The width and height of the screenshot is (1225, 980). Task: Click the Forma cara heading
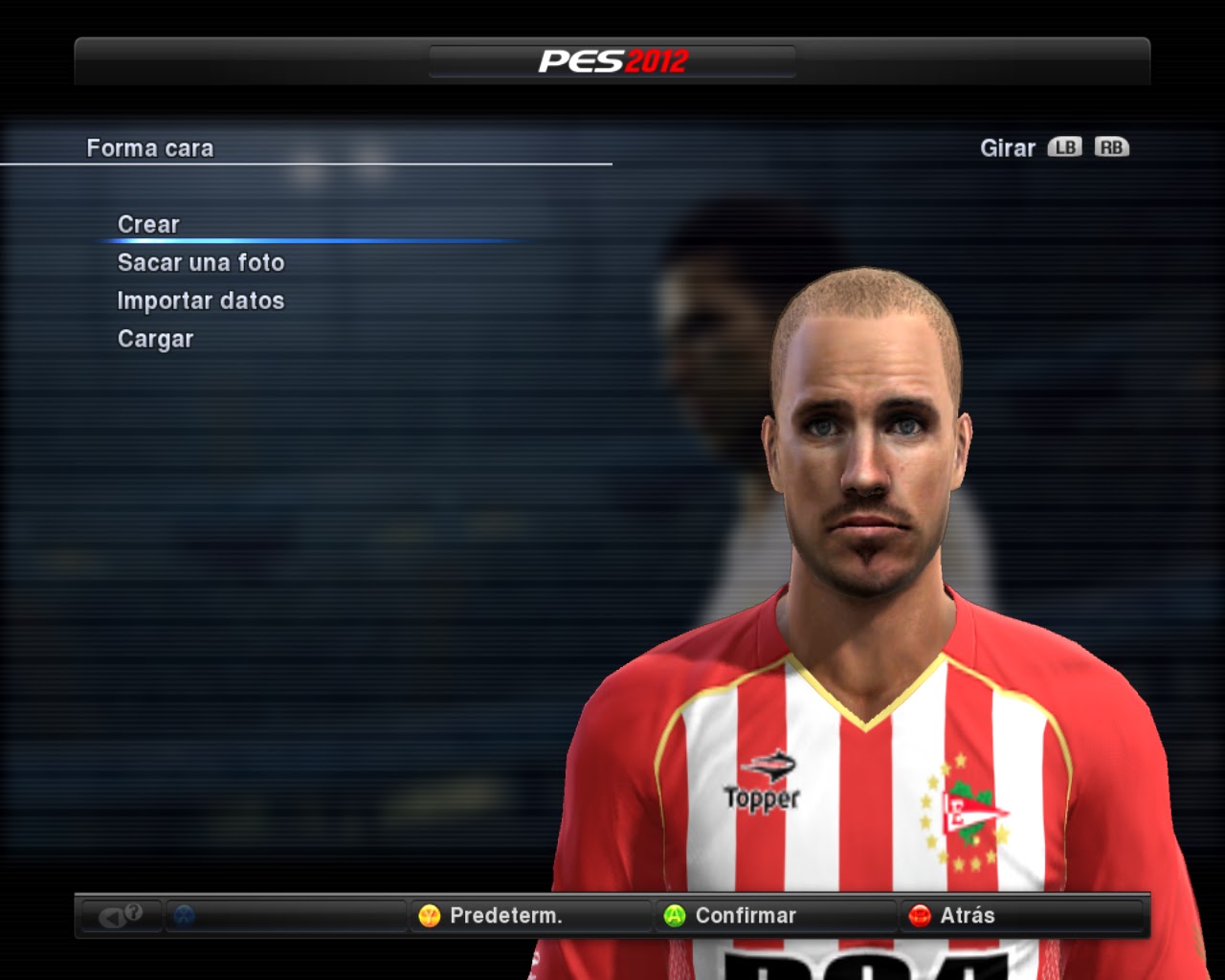[x=150, y=148]
